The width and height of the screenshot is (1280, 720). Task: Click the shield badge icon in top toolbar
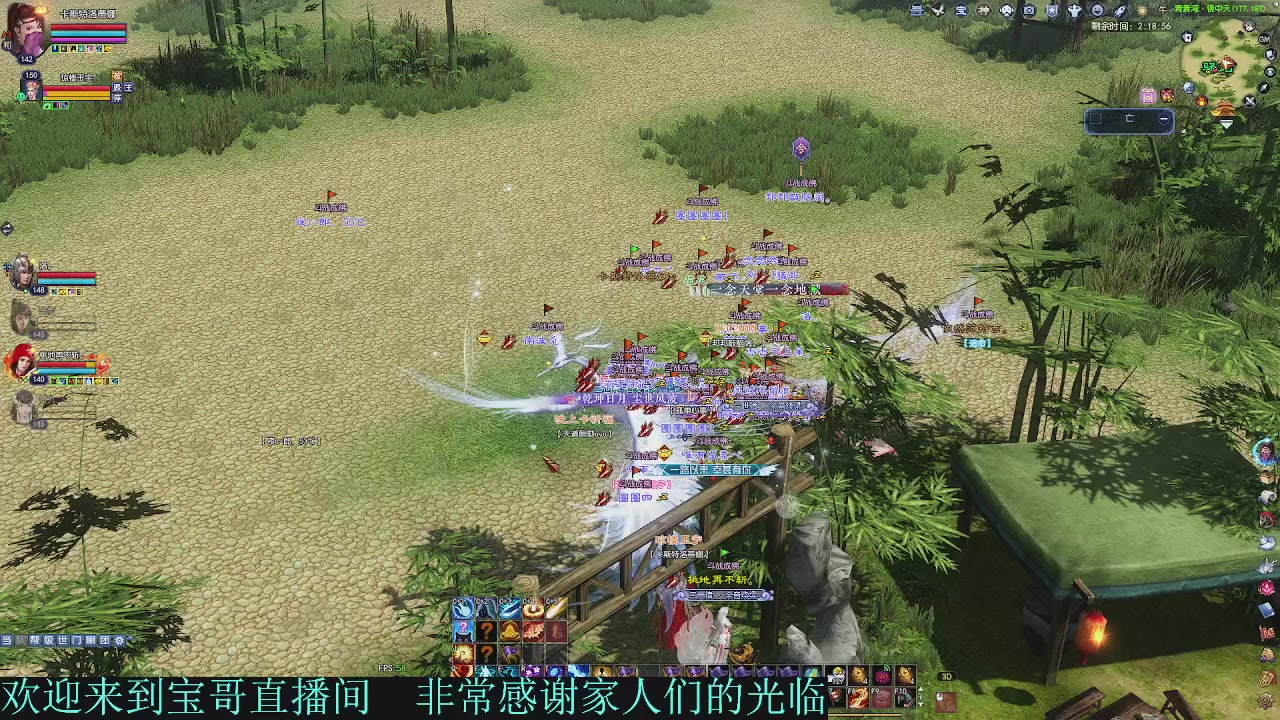click(1052, 8)
